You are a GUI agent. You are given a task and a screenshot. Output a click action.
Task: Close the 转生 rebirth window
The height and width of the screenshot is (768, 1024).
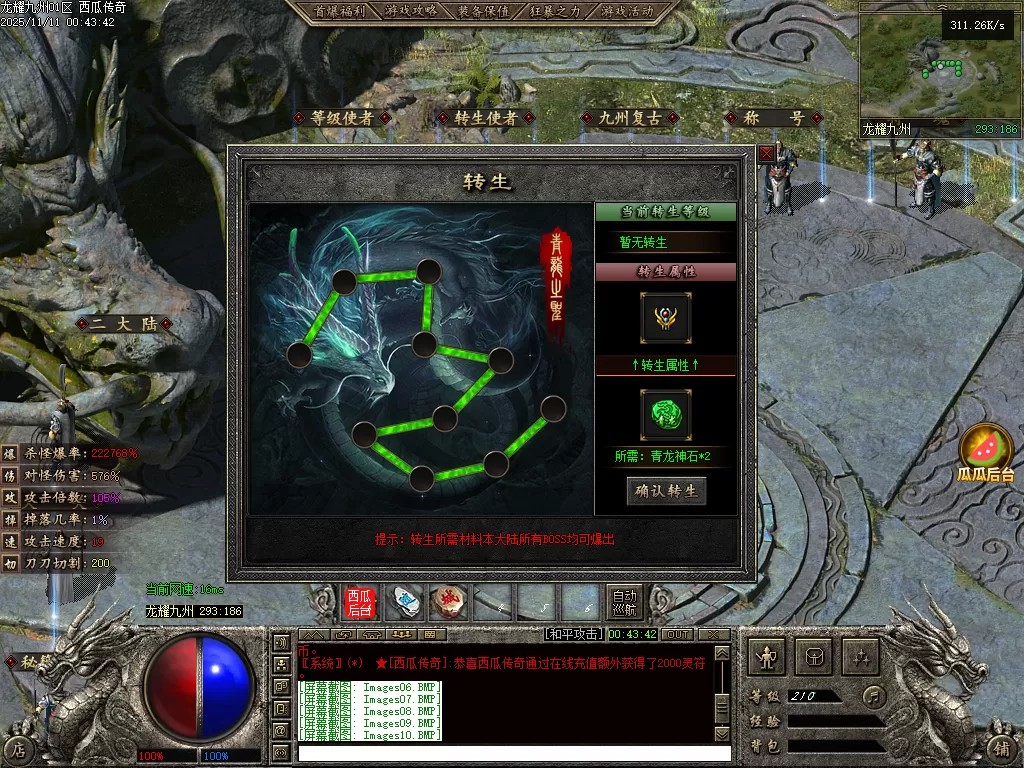click(766, 153)
